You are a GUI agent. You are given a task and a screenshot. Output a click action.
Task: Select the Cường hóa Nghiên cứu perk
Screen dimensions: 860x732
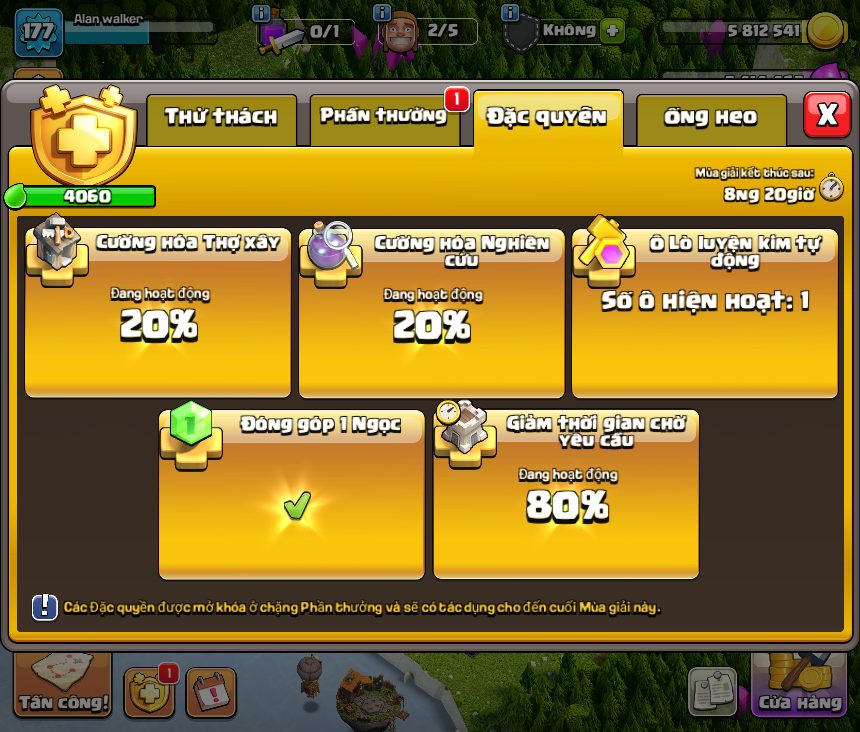coord(431,312)
